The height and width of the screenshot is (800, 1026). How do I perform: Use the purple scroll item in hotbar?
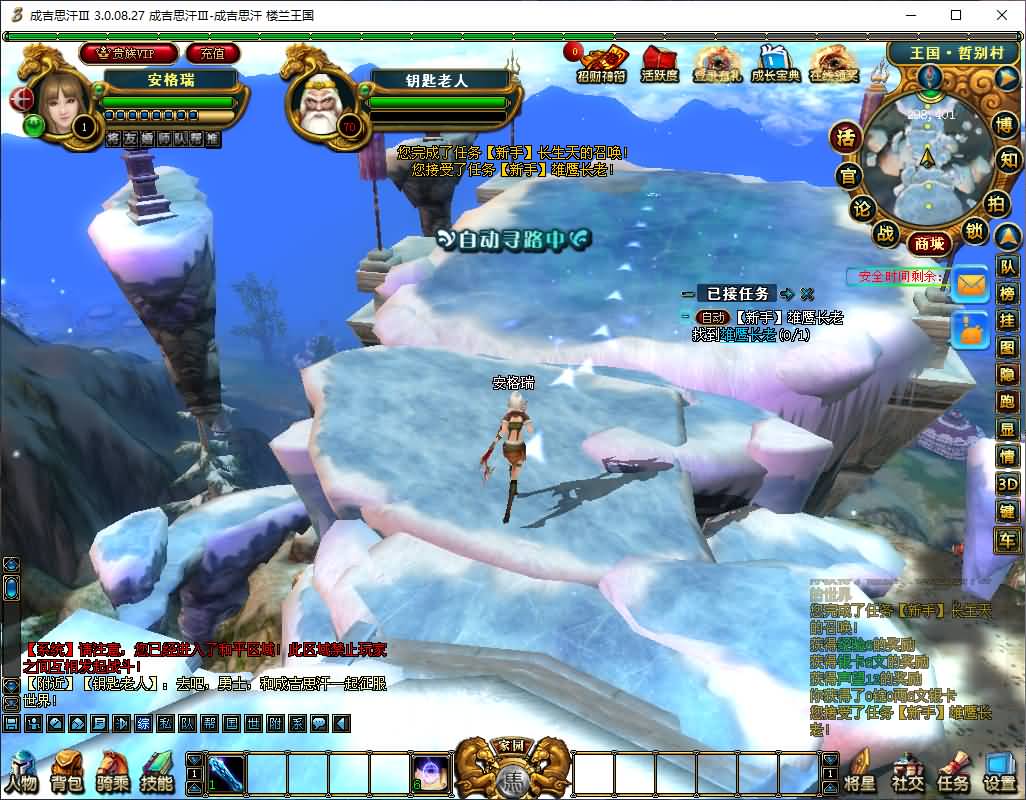(431, 773)
